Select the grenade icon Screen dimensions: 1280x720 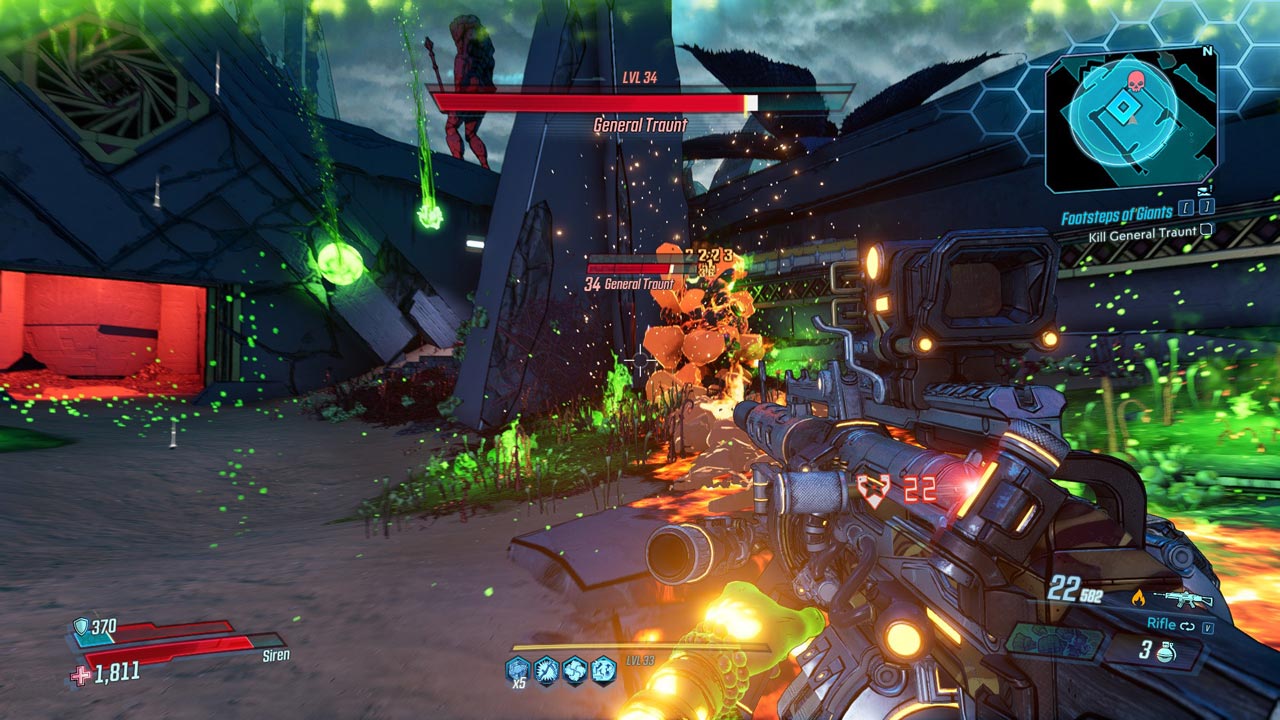[x=1164, y=651]
